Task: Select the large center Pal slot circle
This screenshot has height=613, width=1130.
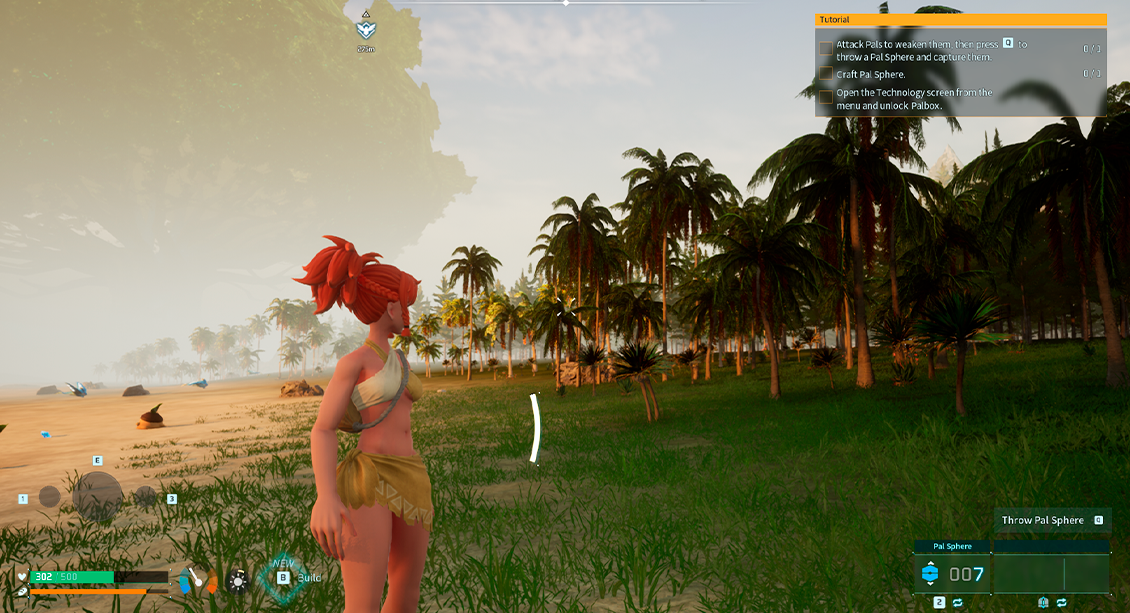Action: 98,495
